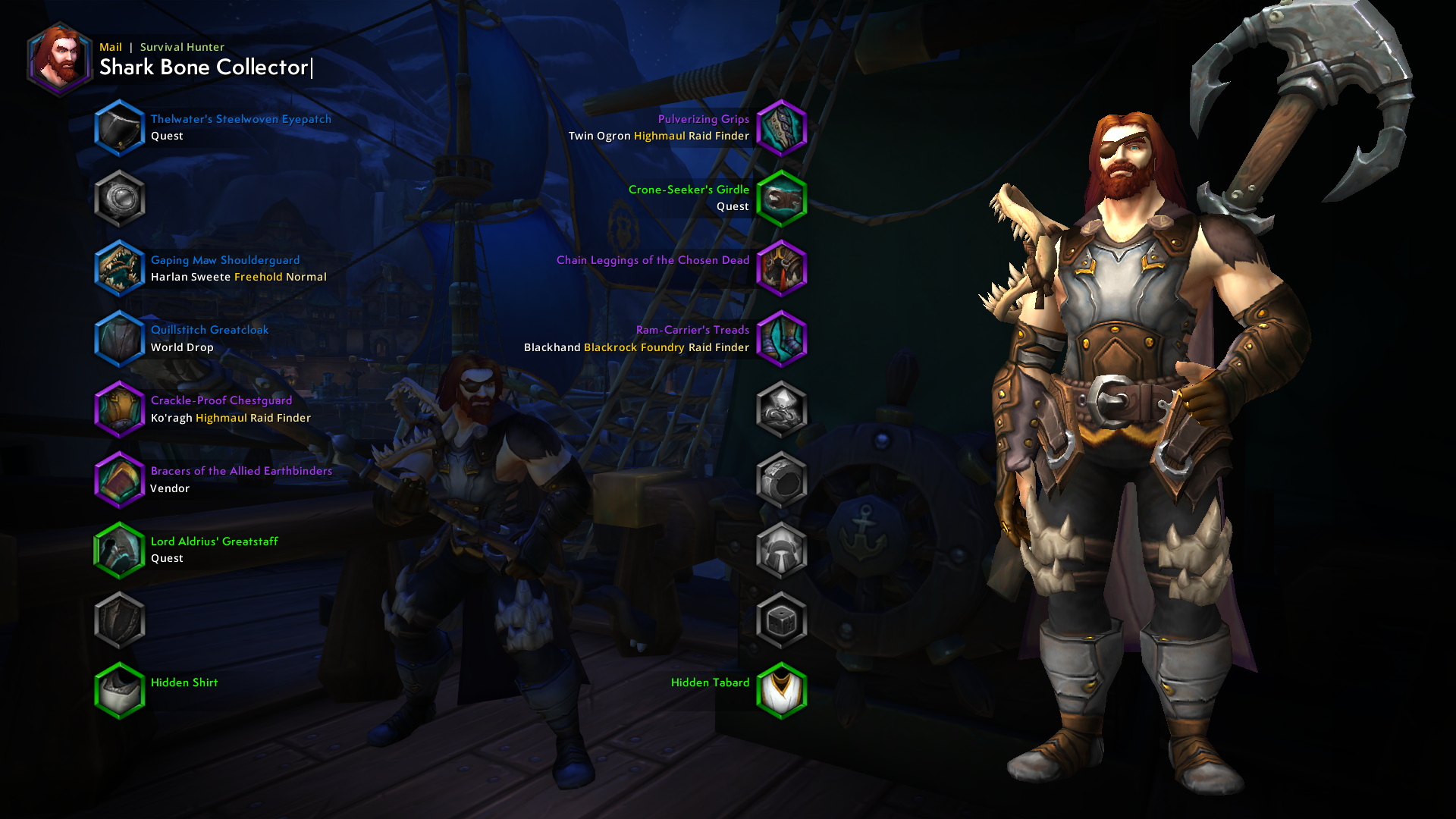Select the Hidden Shirt slot
This screenshot has width=1456, height=819.
[120, 691]
